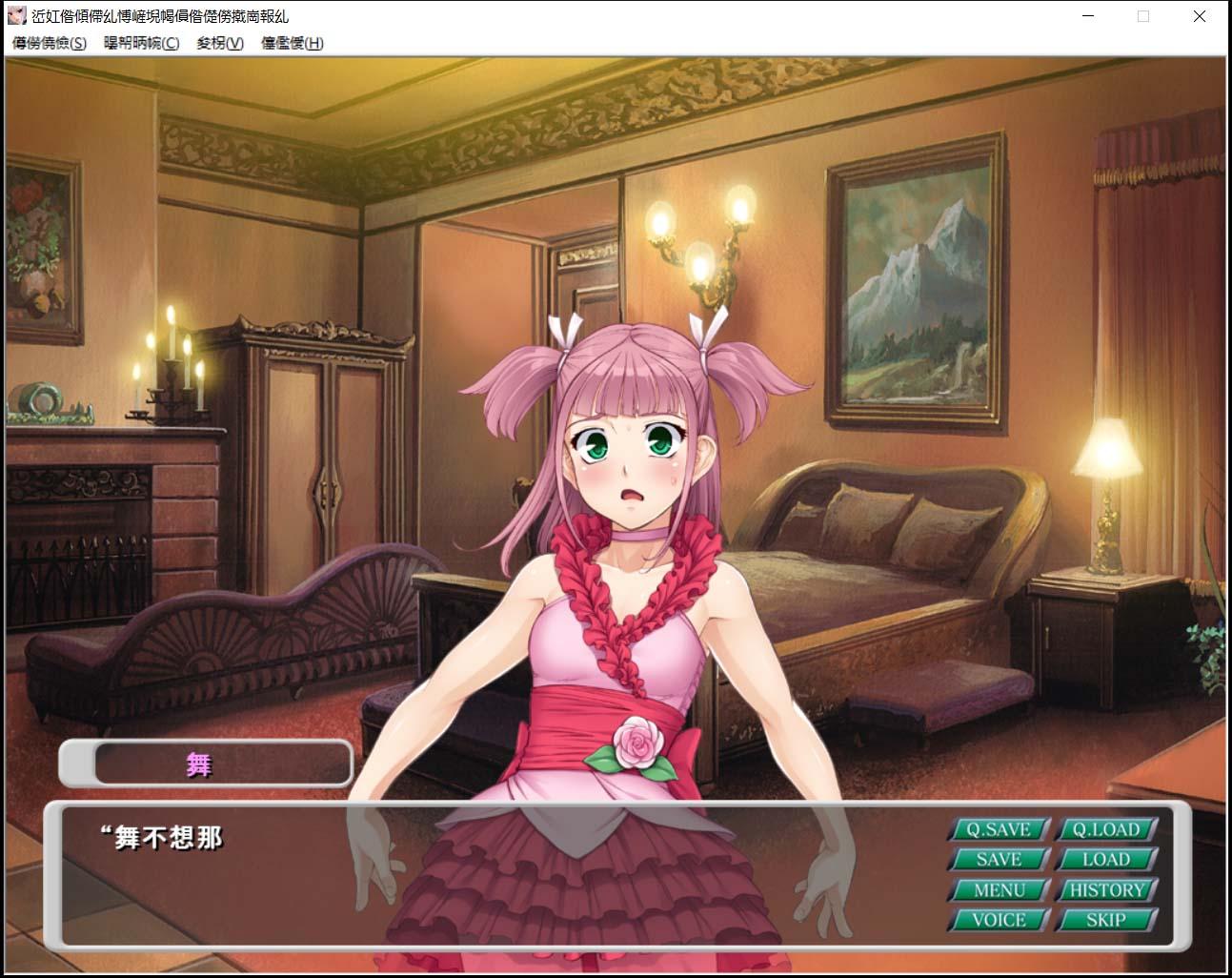Minimize the game window
This screenshot has height=978, width=1232.
(1088, 16)
